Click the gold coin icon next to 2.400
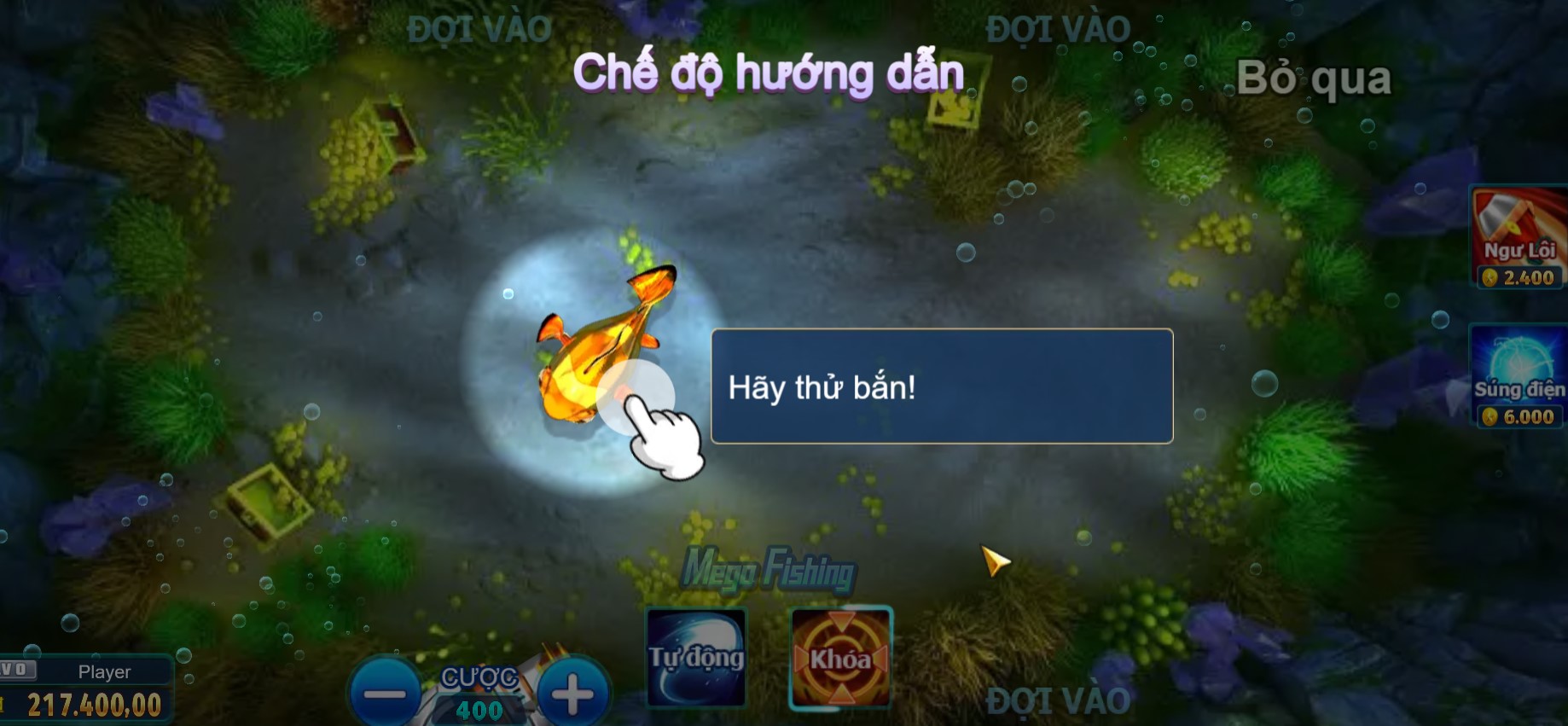 pyautogui.click(x=1491, y=276)
